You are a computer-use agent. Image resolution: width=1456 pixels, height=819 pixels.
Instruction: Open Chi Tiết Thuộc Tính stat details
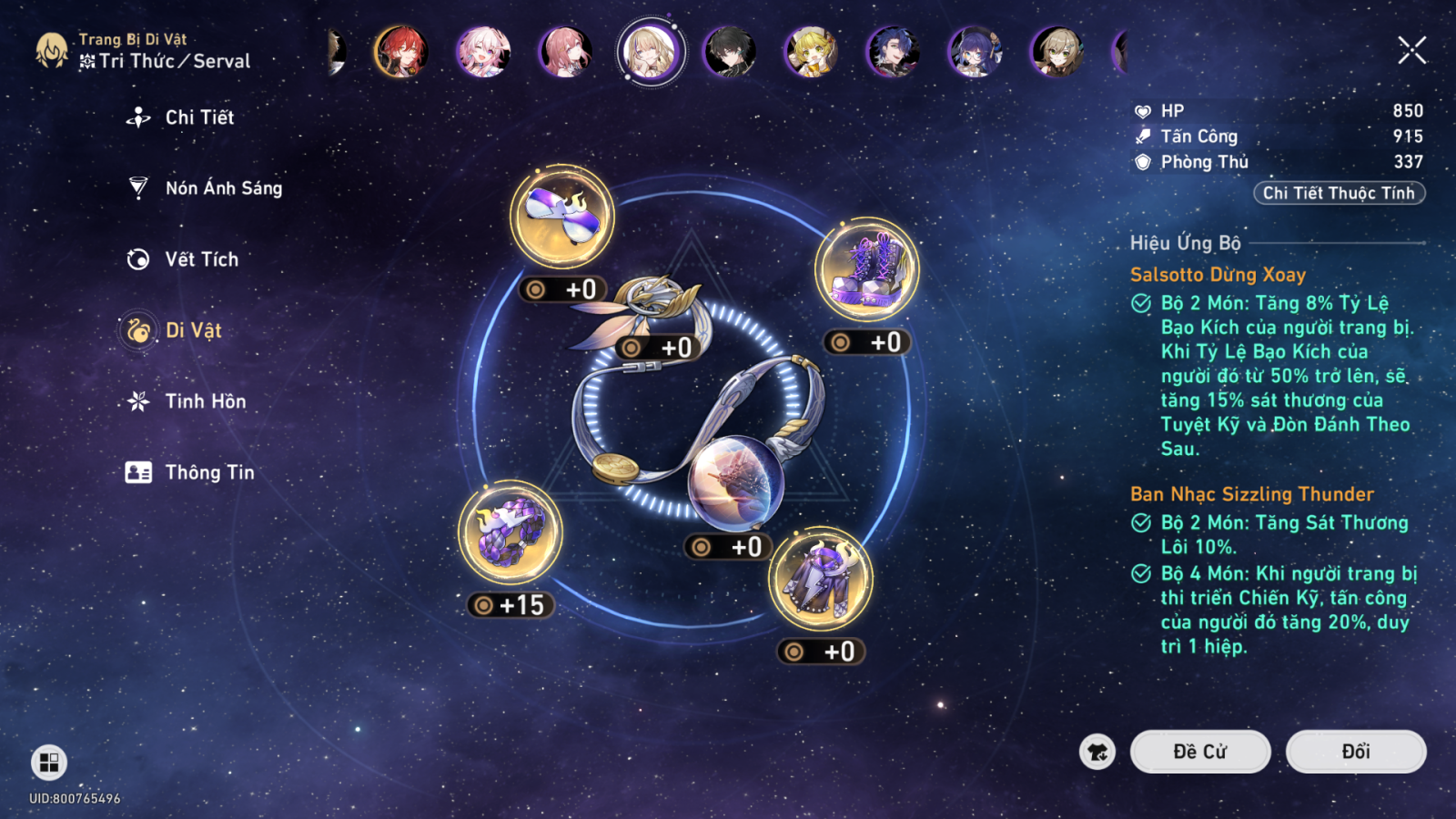click(x=1338, y=193)
